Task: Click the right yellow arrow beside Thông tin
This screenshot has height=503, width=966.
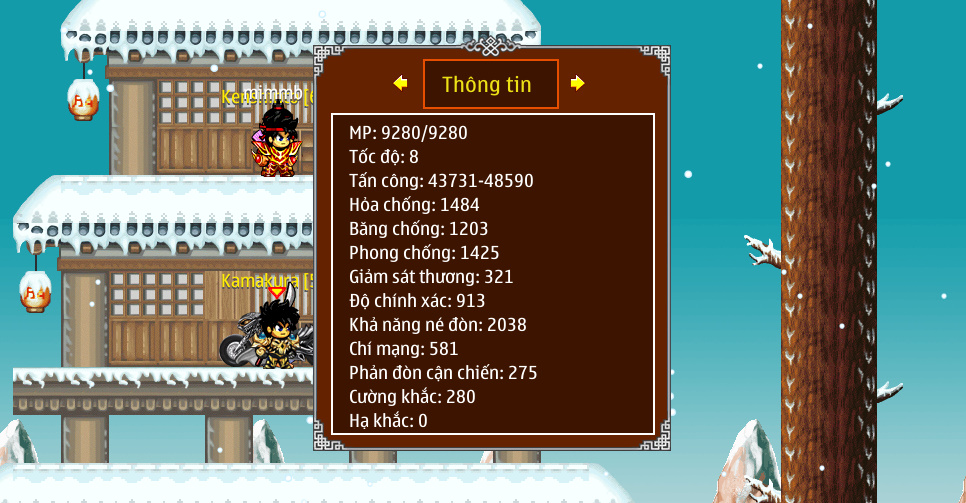Action: [577, 83]
